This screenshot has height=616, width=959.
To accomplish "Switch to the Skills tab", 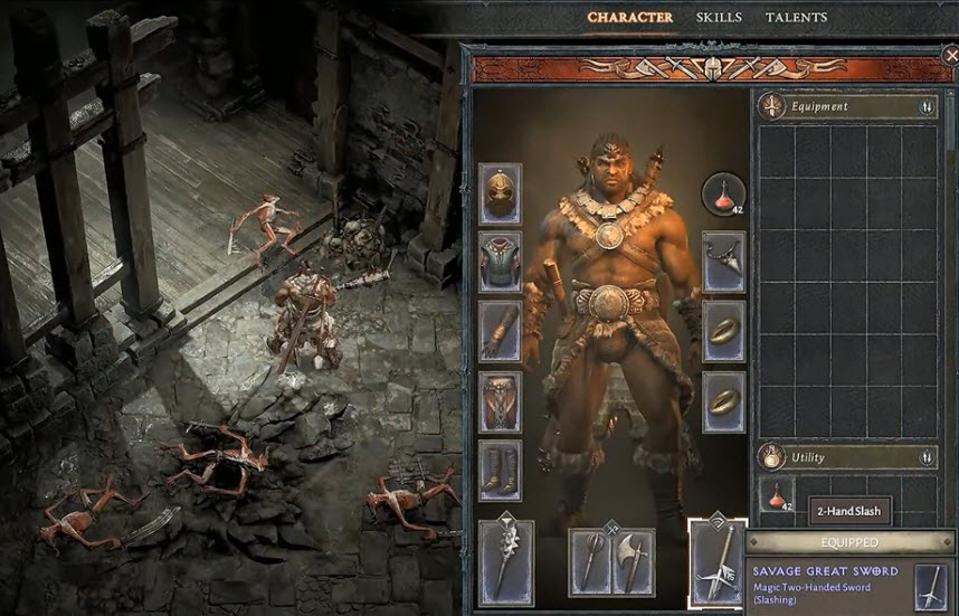I will tap(718, 17).
